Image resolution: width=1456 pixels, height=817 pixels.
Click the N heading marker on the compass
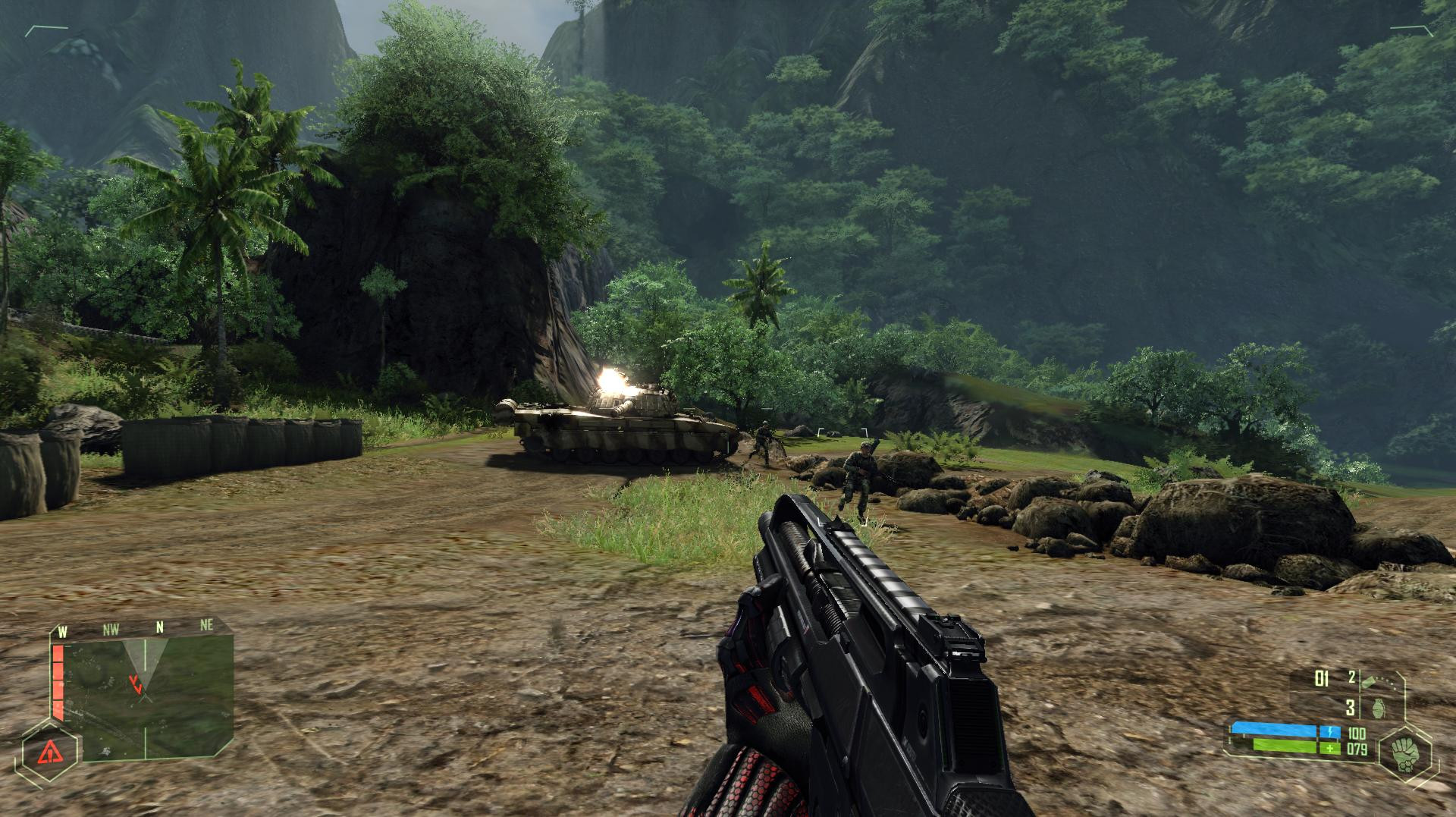click(x=160, y=627)
